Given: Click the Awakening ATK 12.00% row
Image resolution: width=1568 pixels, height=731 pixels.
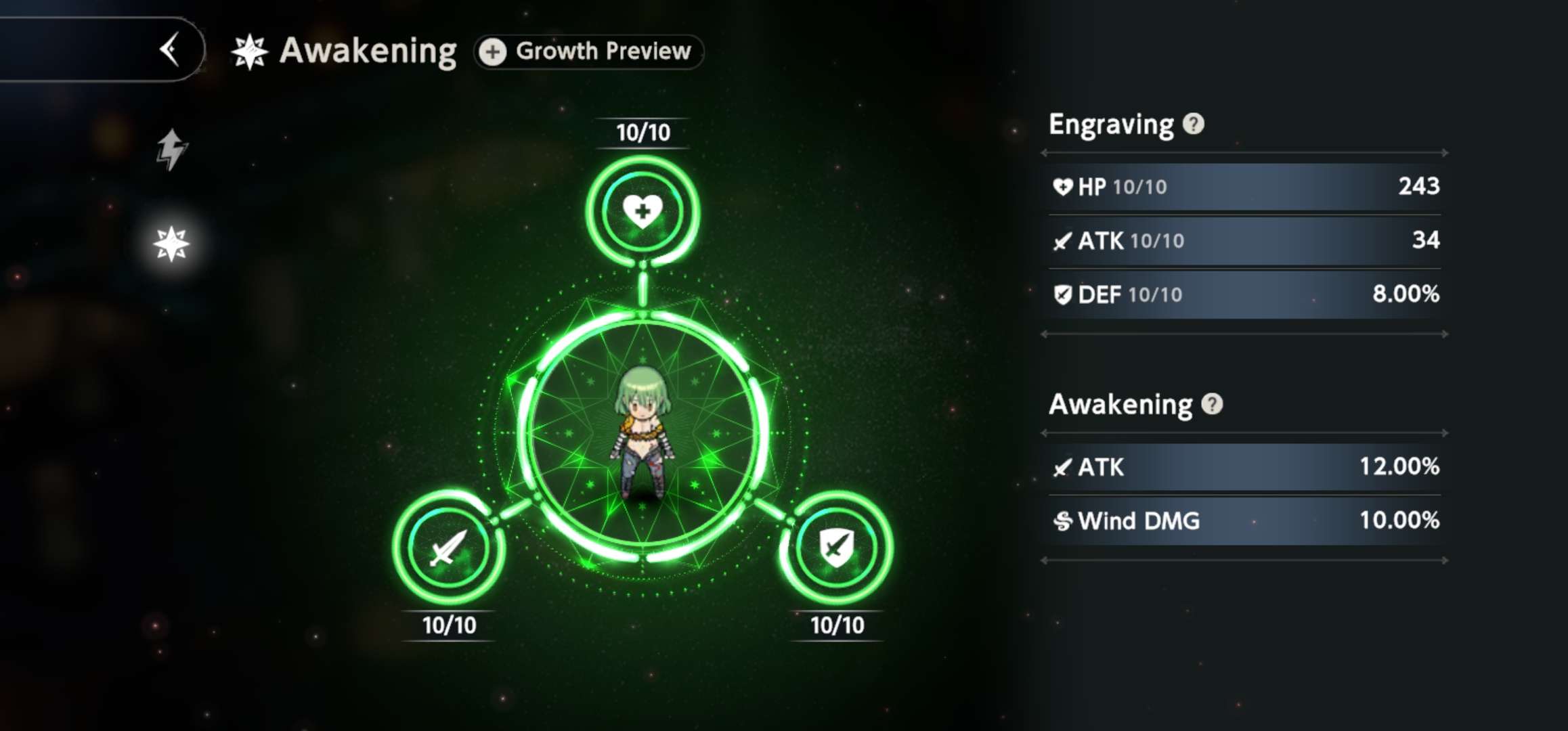Looking at the screenshot, I should 1244,466.
